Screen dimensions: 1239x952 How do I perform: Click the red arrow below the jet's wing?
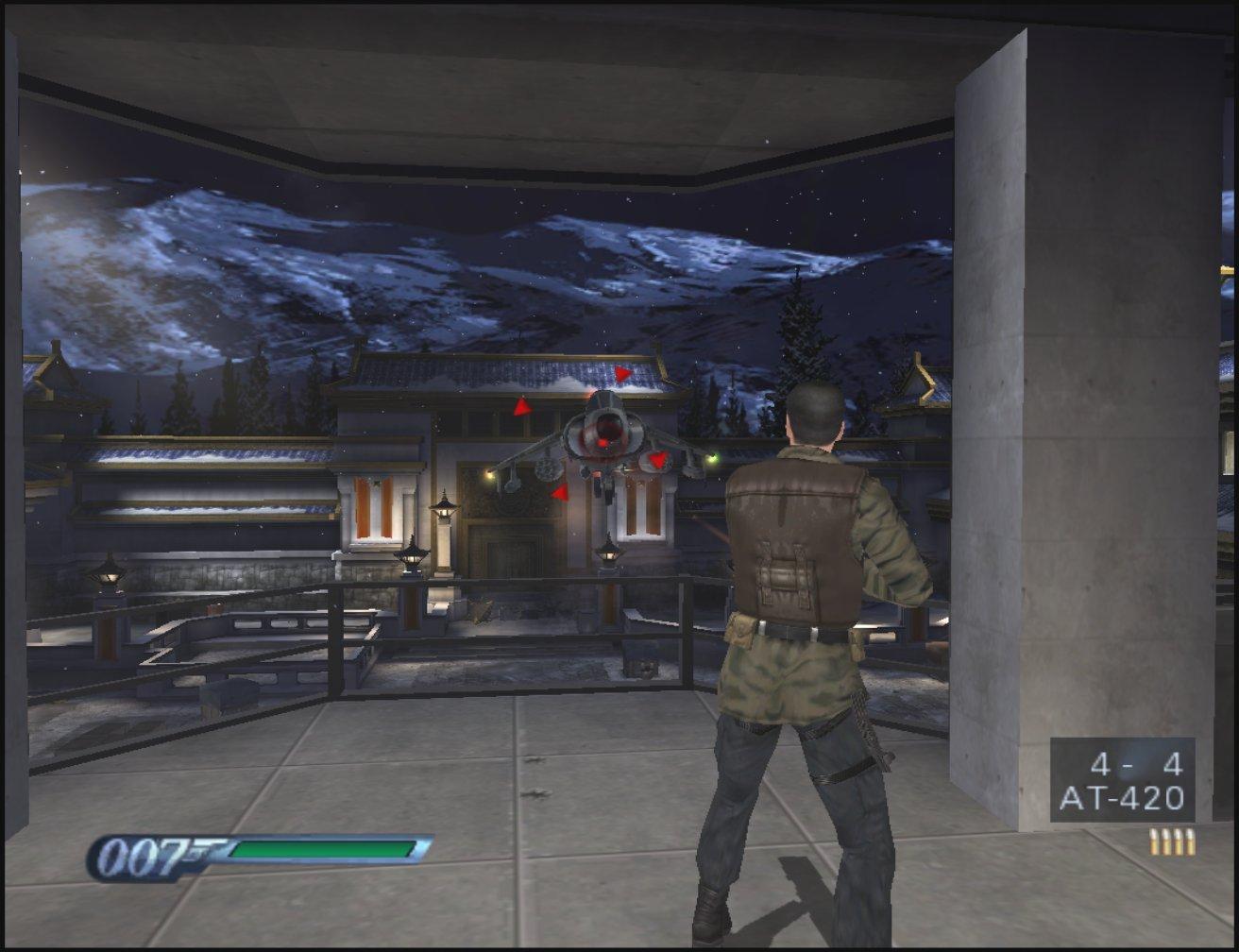560,492
